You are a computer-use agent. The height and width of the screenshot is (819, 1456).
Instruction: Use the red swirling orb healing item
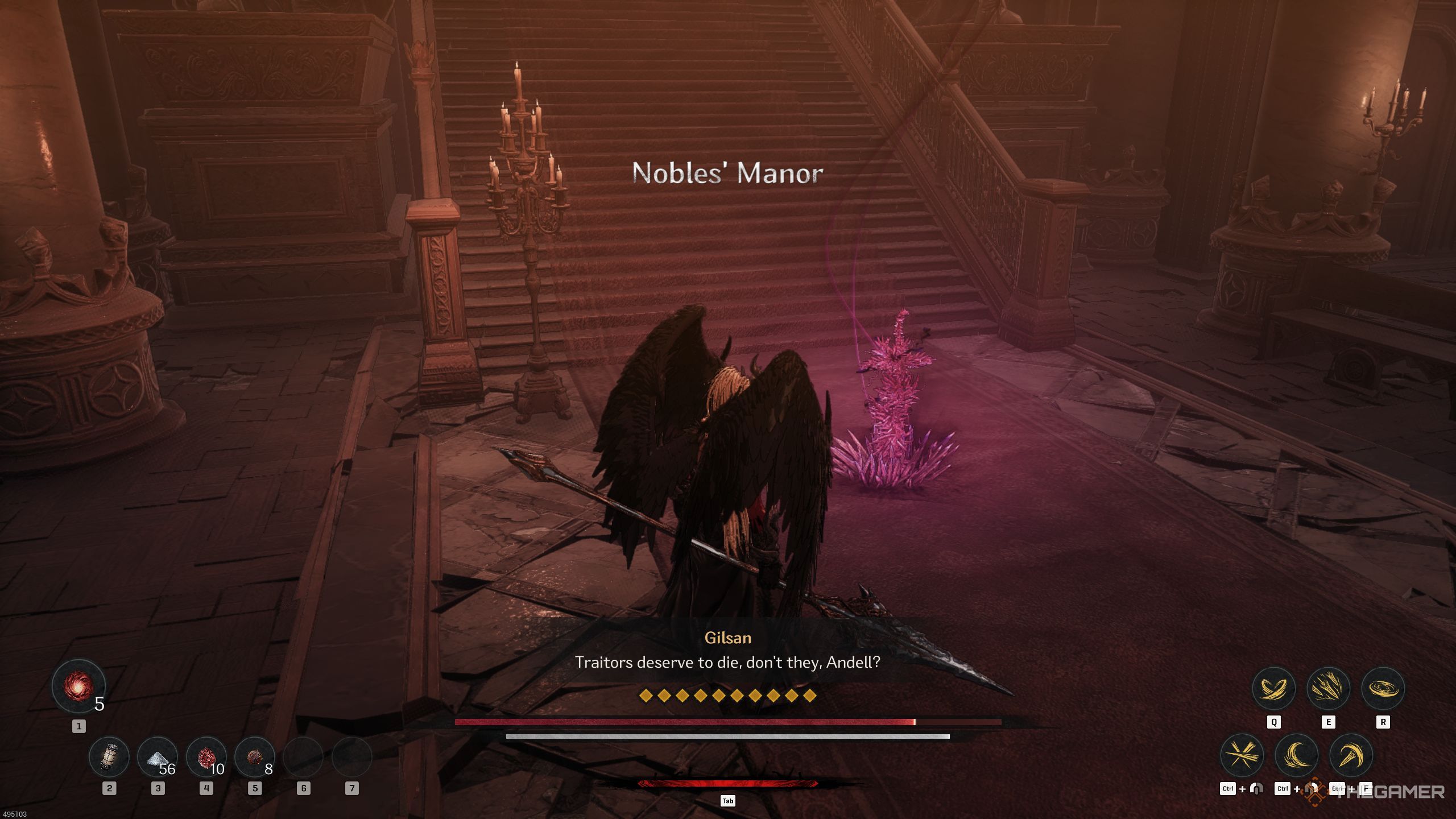[78, 686]
